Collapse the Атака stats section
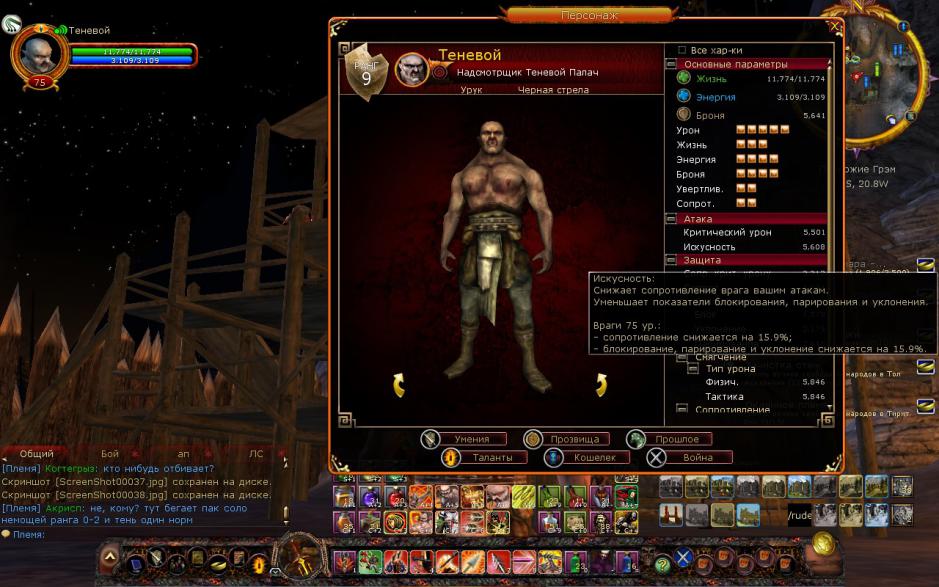Image resolution: width=939 pixels, height=587 pixels. 671,218
